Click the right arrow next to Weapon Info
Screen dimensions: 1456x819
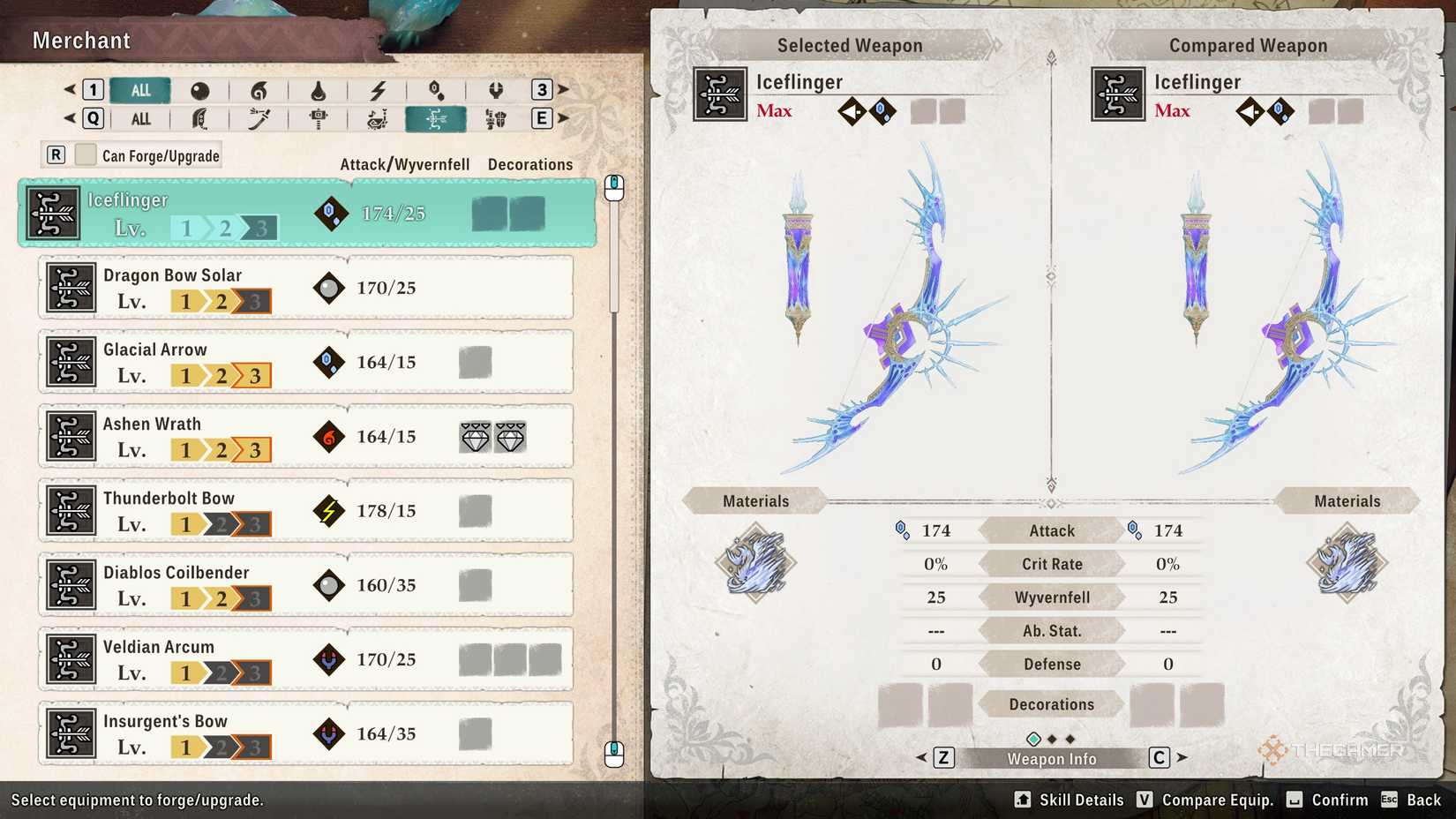coord(1182,757)
